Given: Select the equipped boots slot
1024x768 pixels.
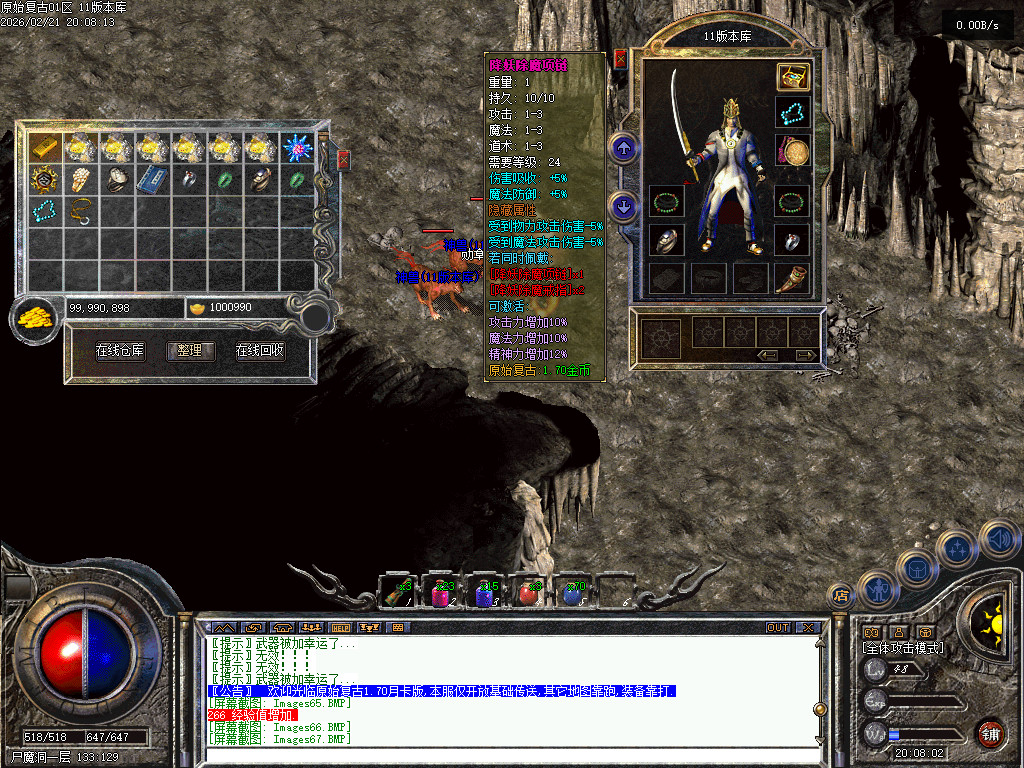Looking at the screenshot, I should (x=793, y=277).
